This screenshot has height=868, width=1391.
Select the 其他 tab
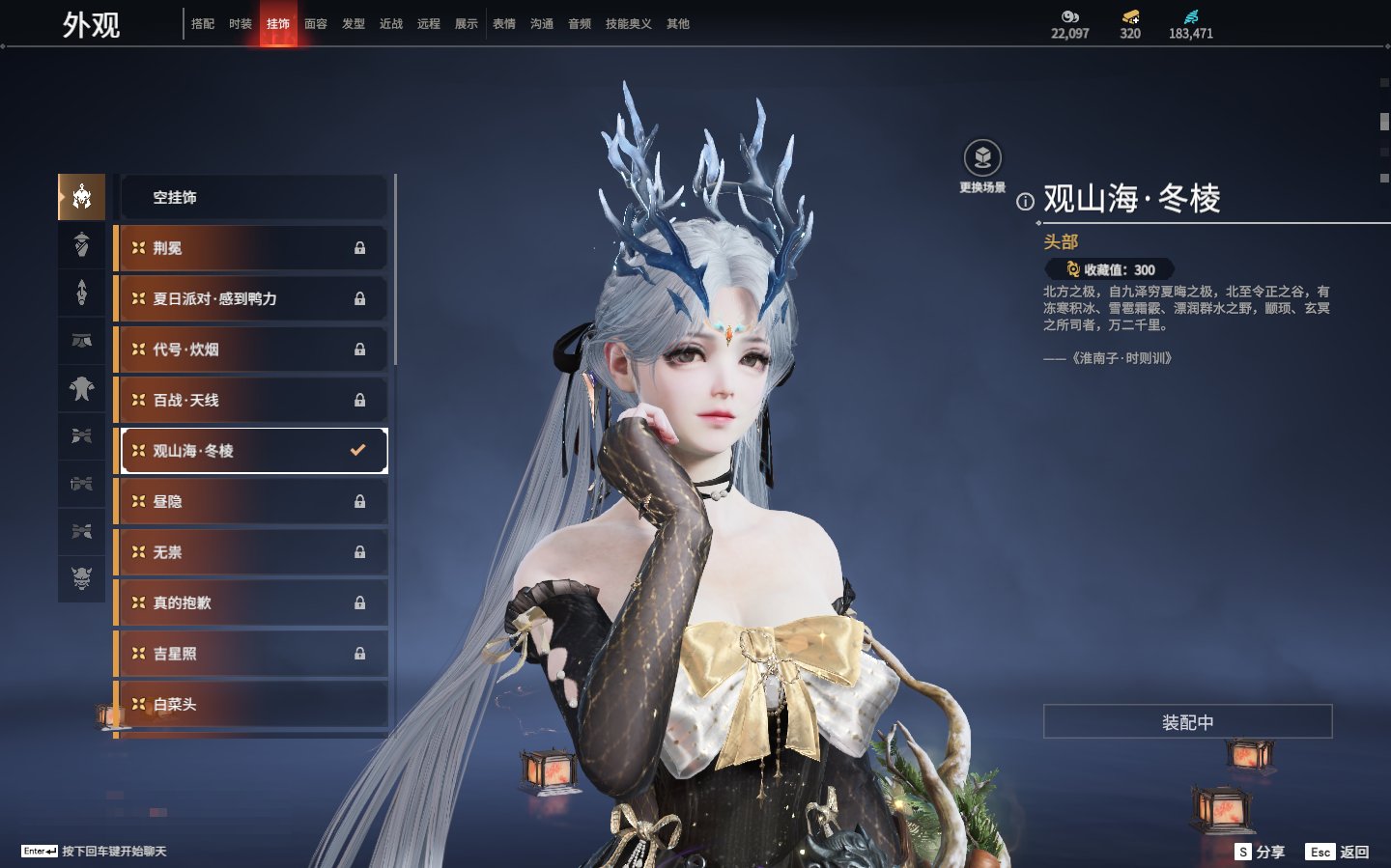678,24
